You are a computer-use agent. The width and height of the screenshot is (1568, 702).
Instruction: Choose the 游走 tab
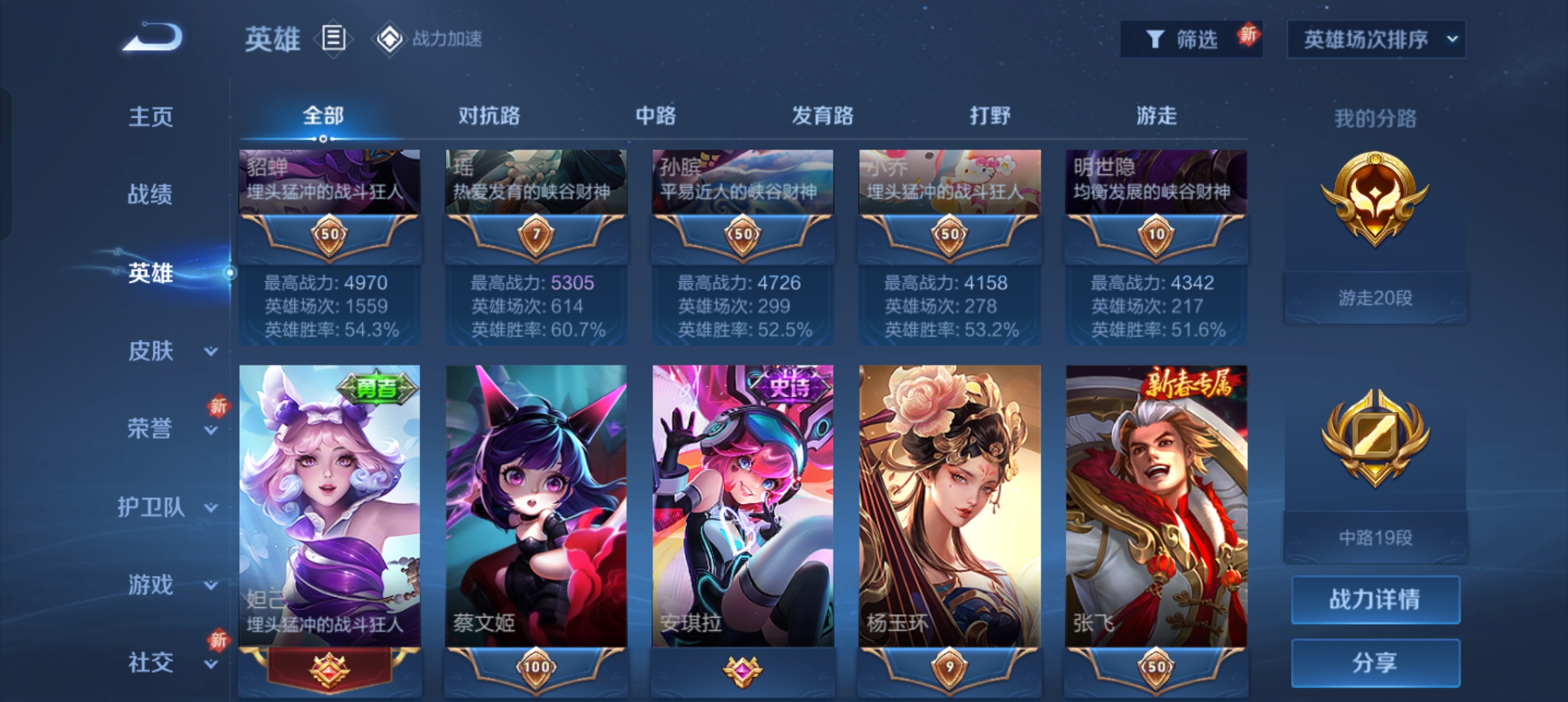coord(1156,116)
